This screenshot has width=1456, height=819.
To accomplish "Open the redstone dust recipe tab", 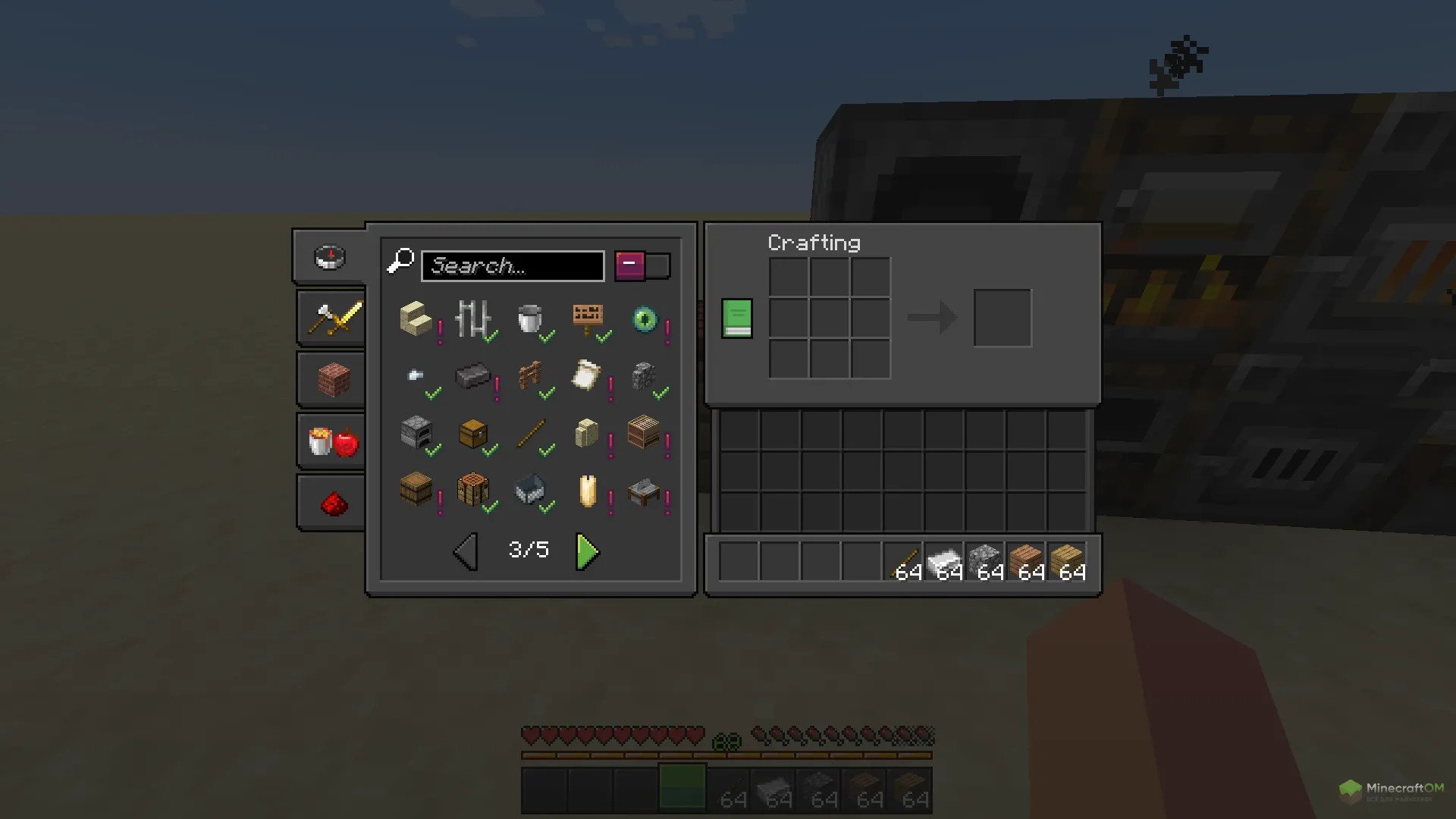I will pos(334,503).
